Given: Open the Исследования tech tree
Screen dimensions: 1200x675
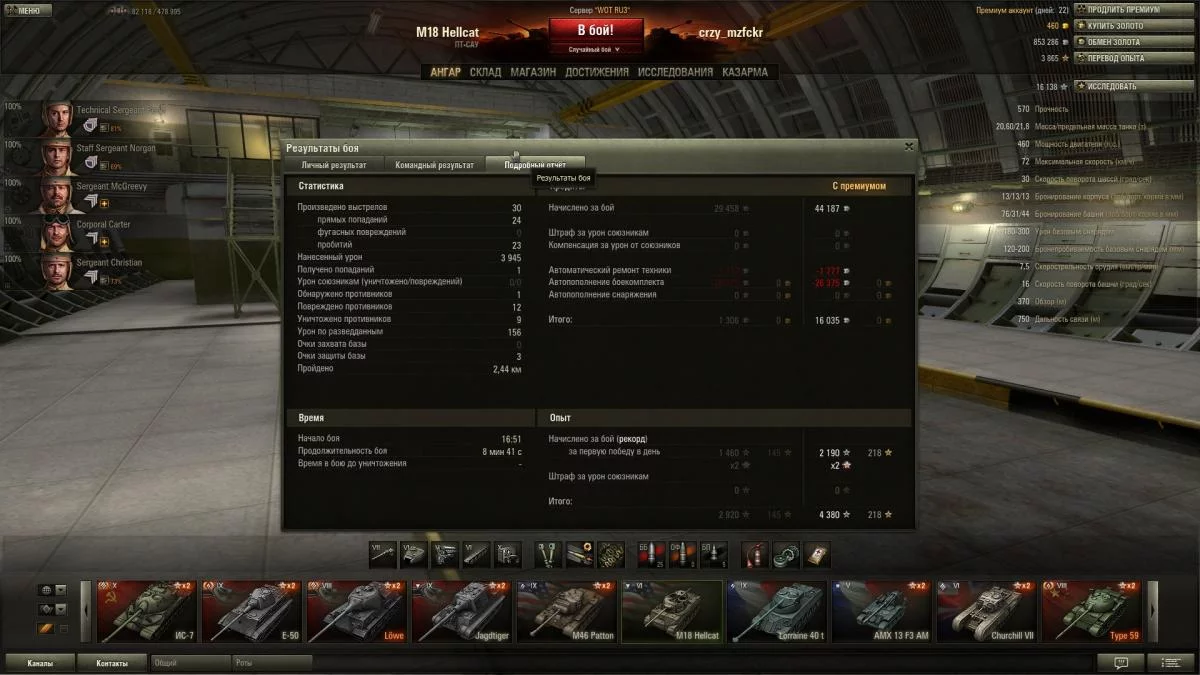Looking at the screenshot, I should pos(675,72).
